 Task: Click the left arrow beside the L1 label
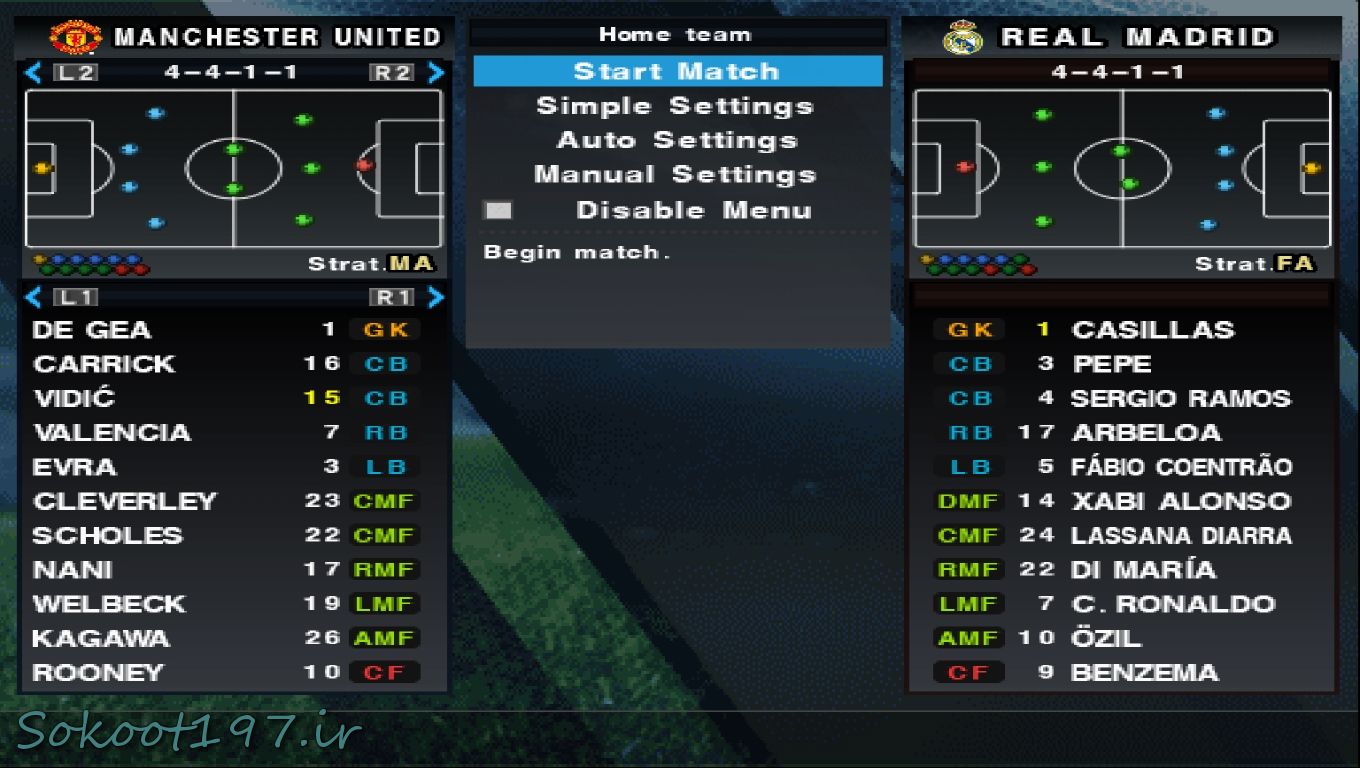[33, 297]
